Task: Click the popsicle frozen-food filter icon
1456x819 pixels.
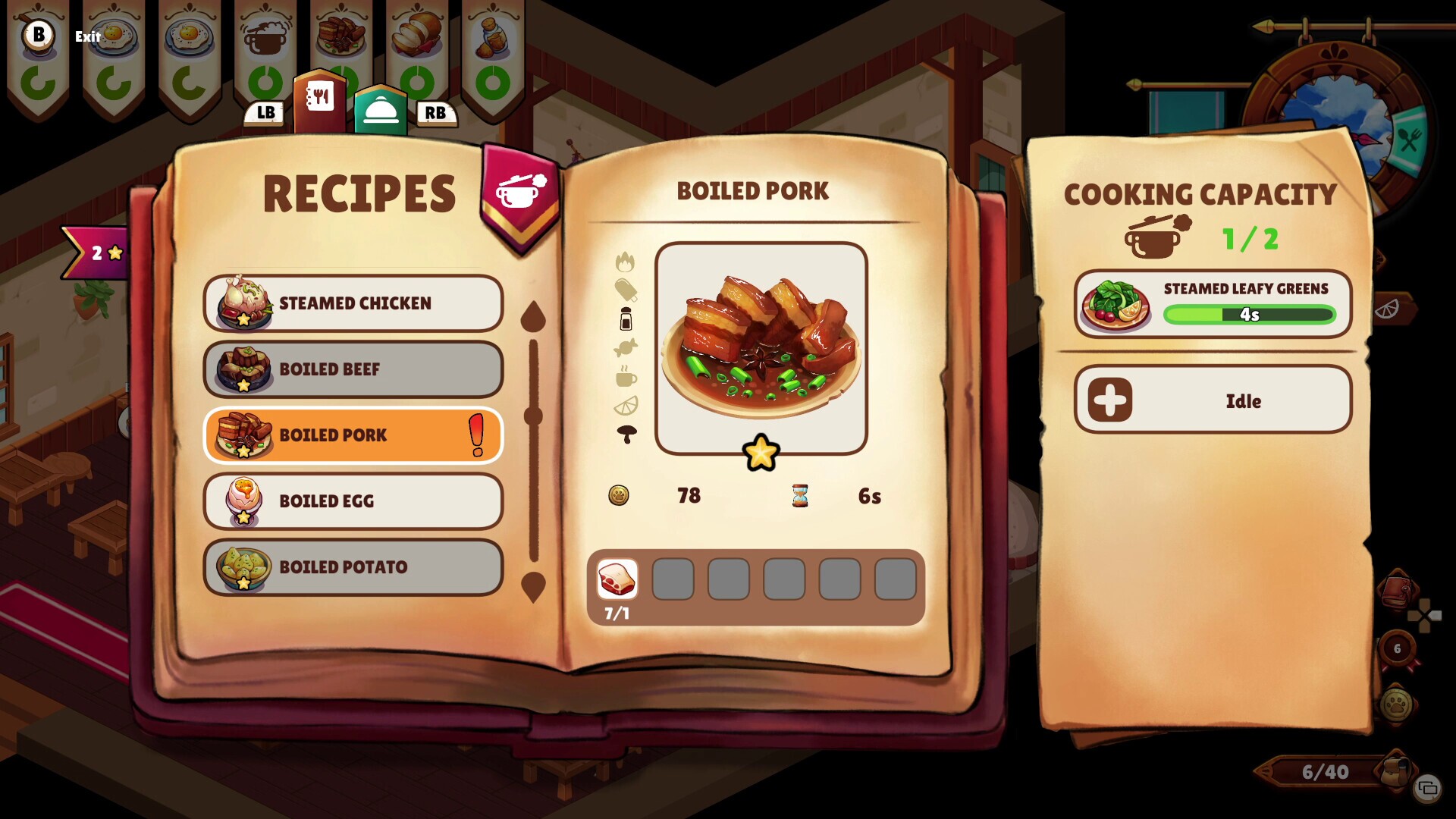Action: coord(626,290)
